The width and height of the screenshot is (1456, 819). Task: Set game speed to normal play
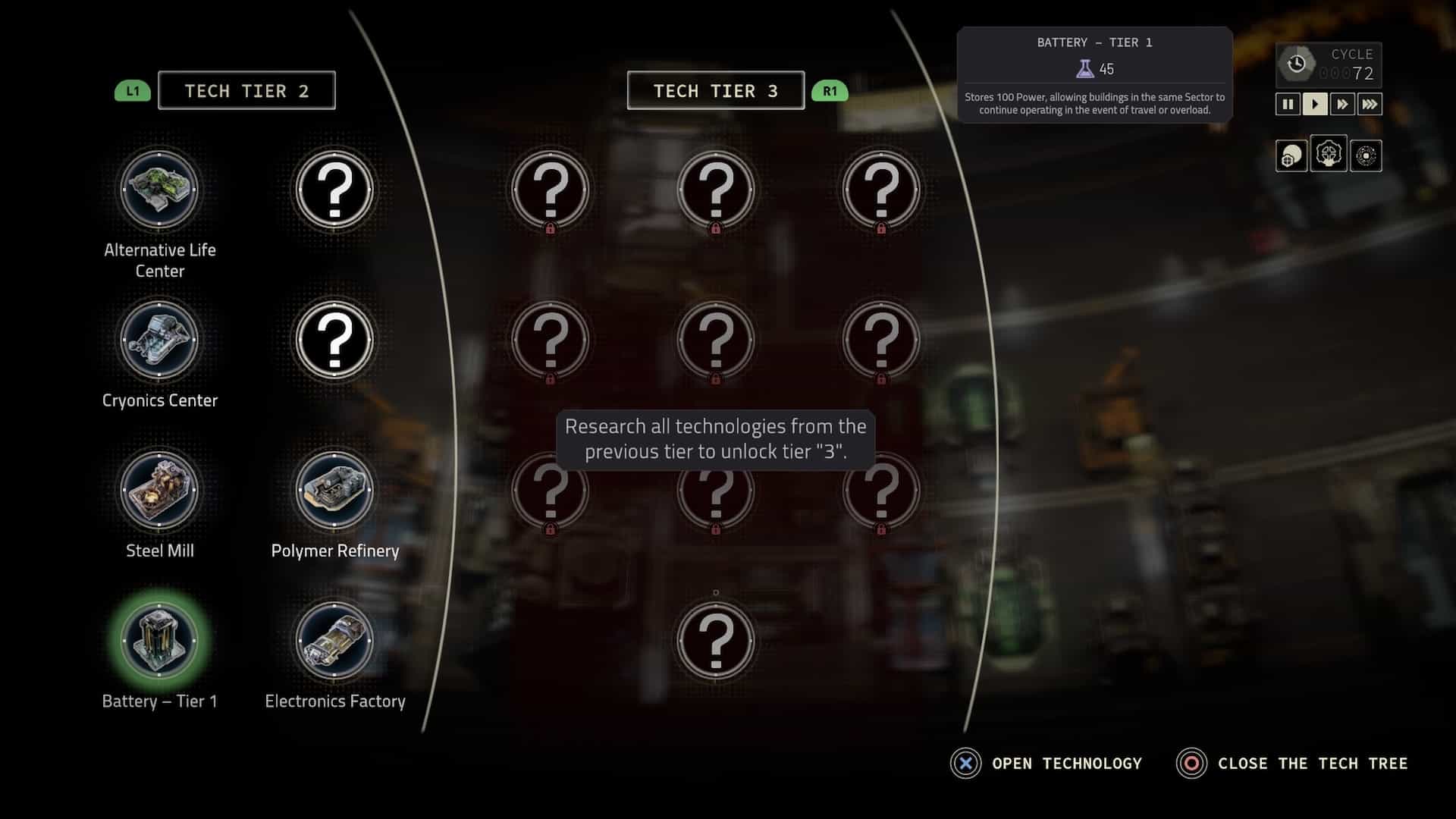tap(1315, 104)
